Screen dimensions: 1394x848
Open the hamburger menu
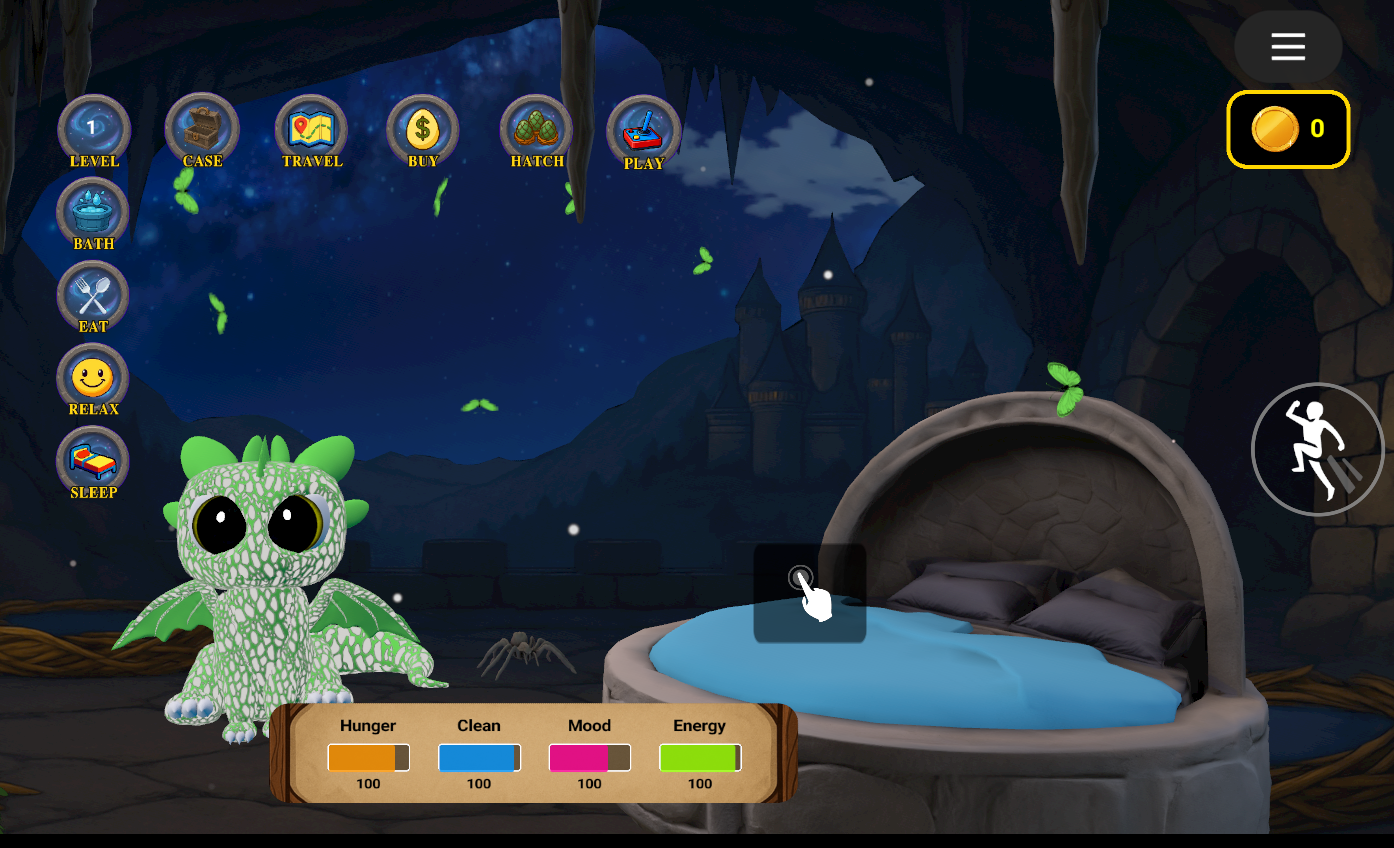1288,47
